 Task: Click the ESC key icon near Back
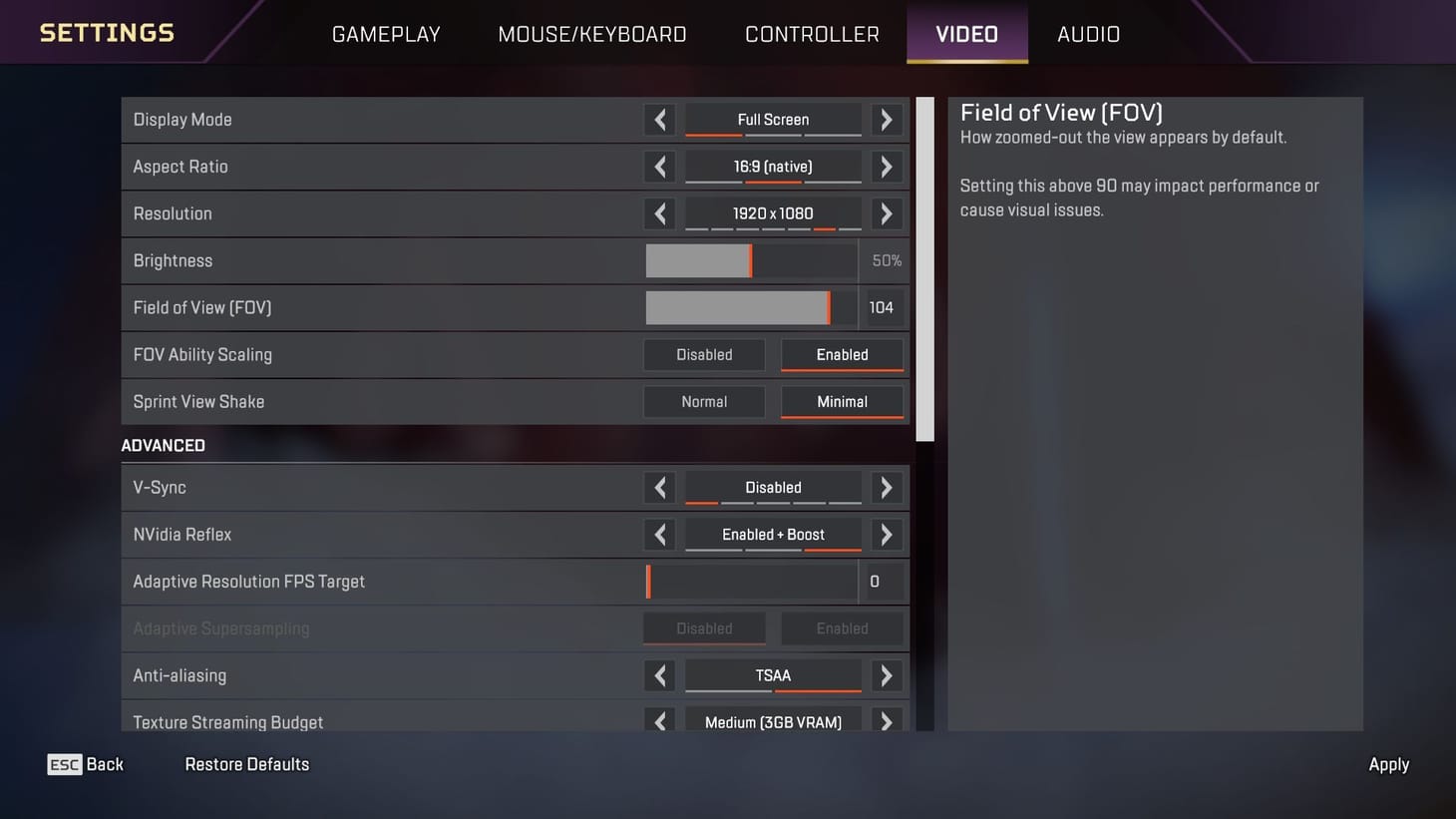[x=63, y=764]
